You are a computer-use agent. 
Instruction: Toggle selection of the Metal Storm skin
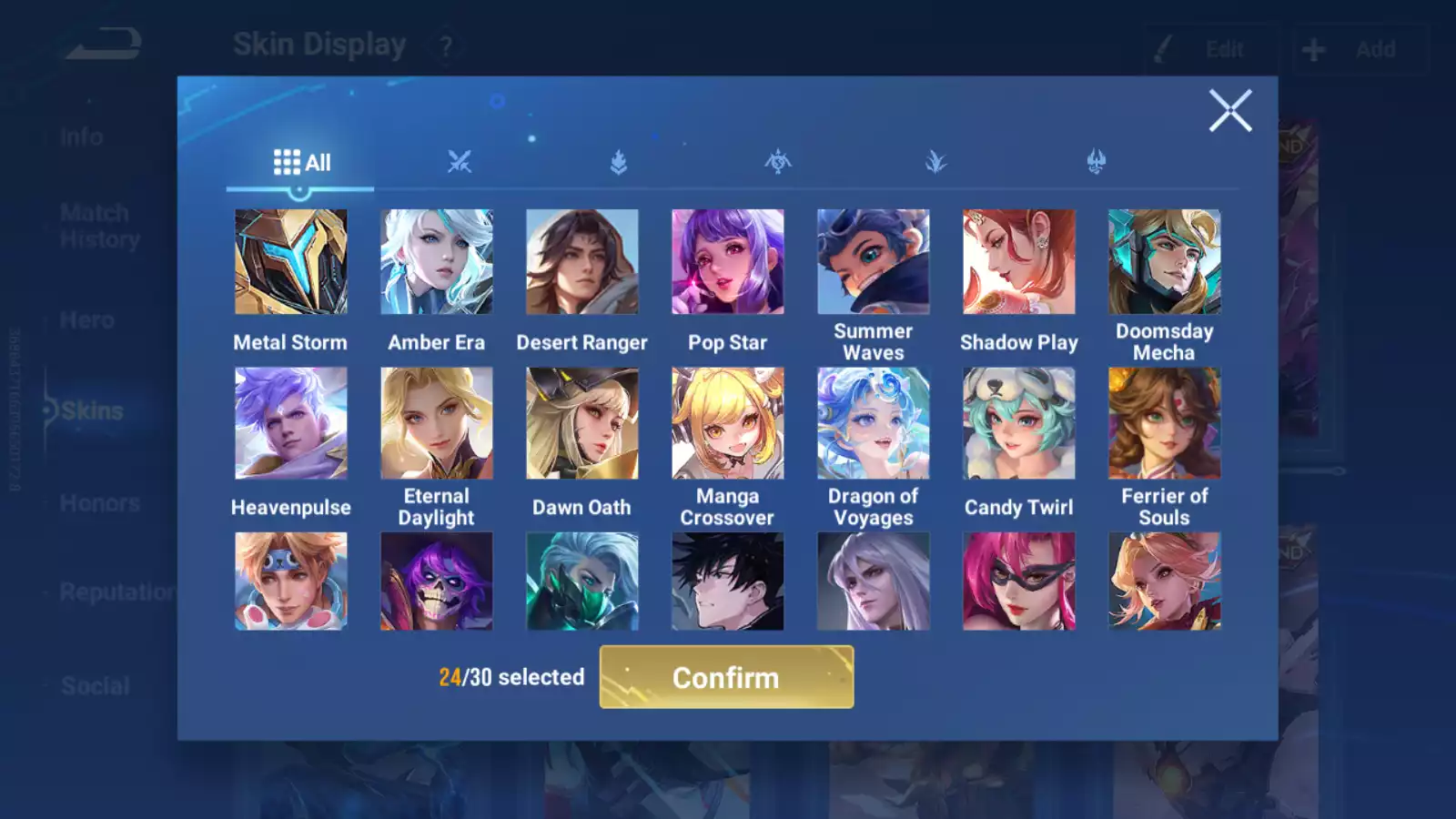pyautogui.click(x=291, y=261)
